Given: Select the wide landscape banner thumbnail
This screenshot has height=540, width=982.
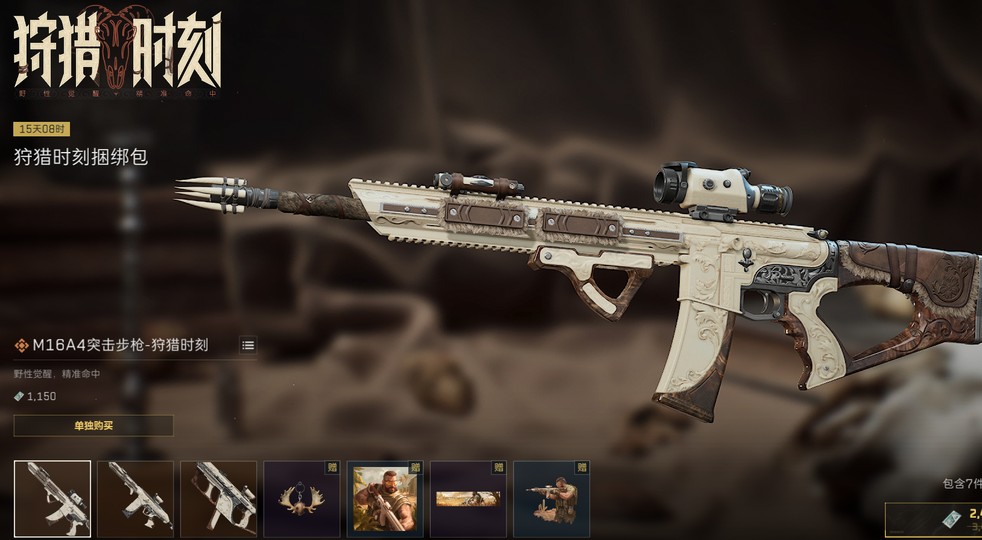Looking at the screenshot, I should click(x=467, y=498).
